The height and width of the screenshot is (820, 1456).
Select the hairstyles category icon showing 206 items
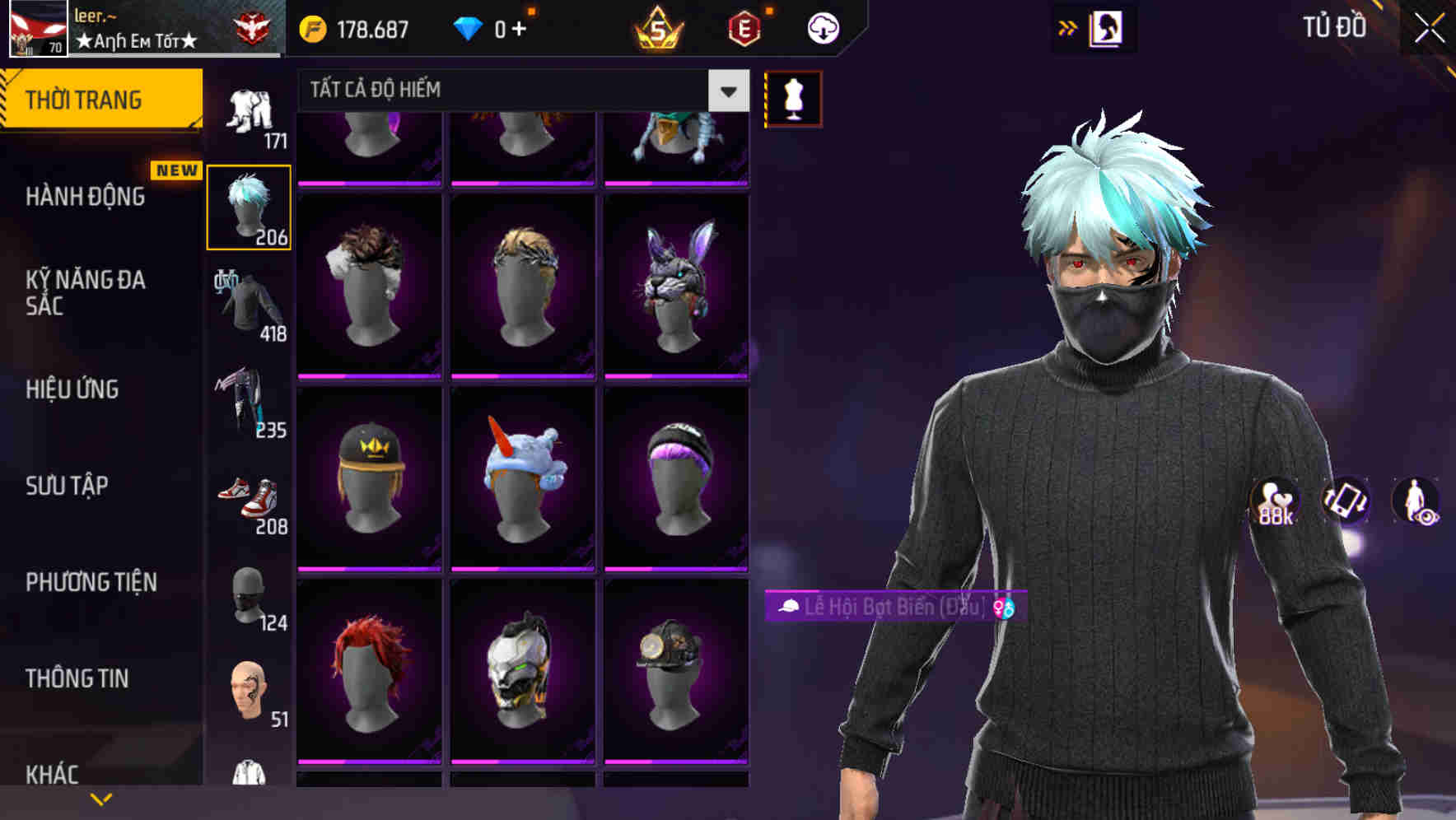(250, 204)
